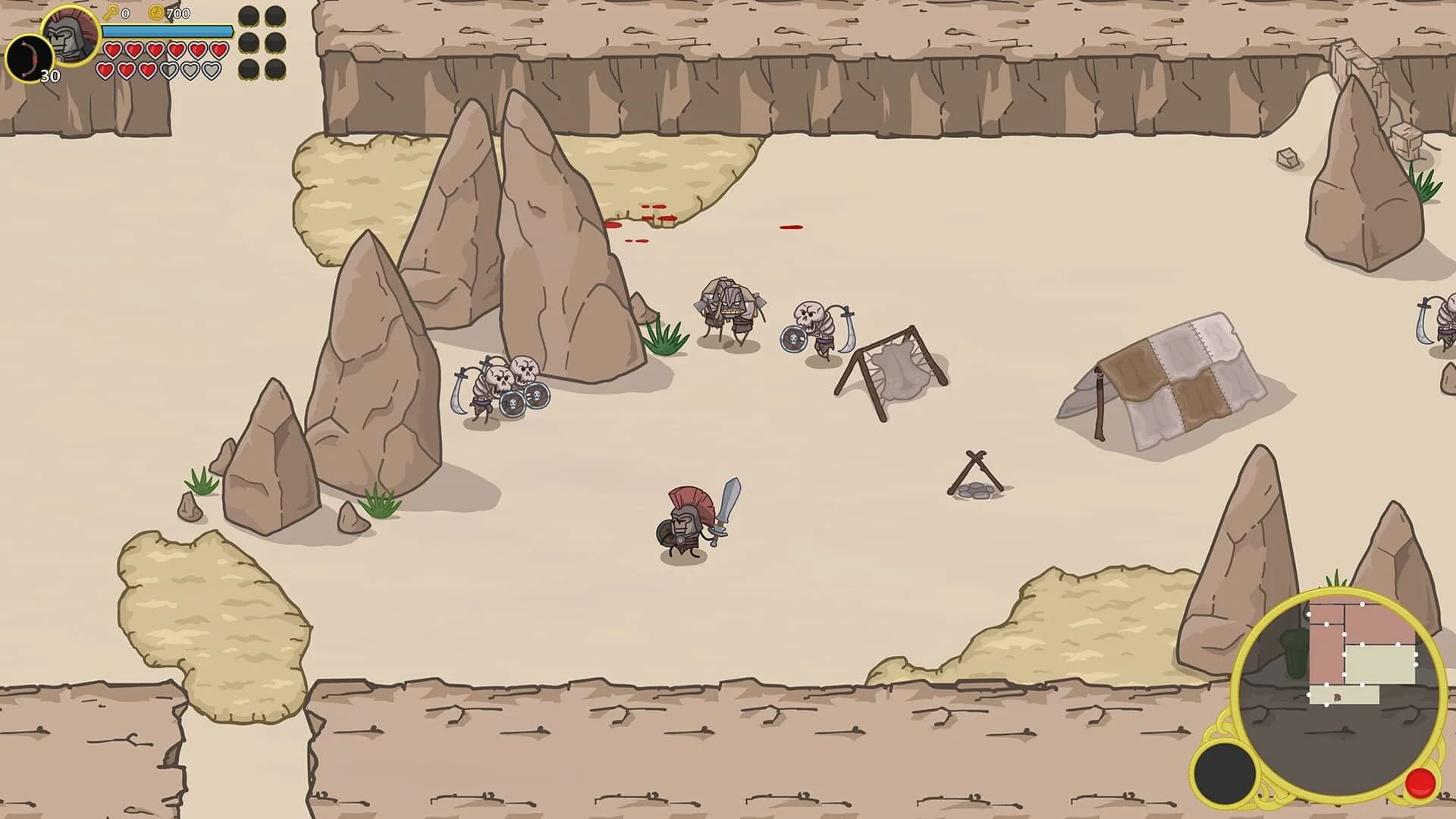The image size is (1456, 819).
Task: Click the hero portrait in the top-left
Action: (71, 38)
